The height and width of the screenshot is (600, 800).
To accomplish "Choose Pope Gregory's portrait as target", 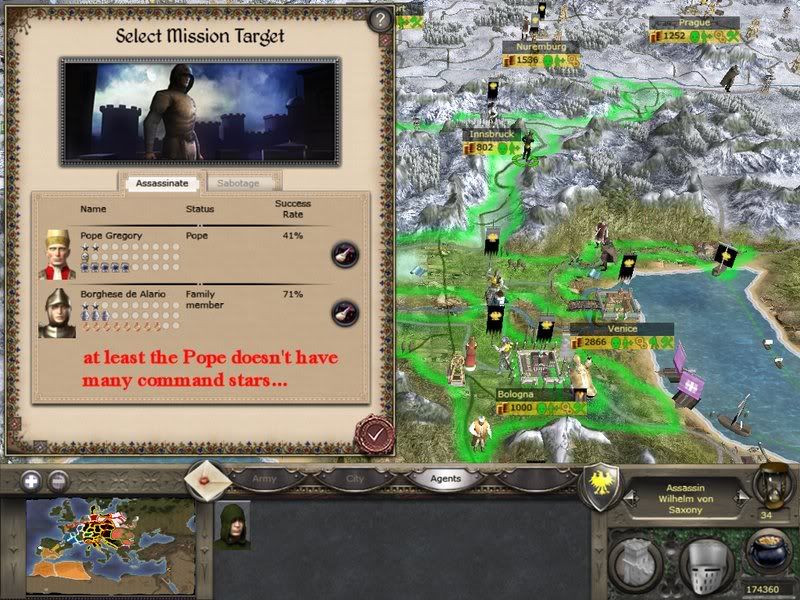I will click(x=57, y=254).
